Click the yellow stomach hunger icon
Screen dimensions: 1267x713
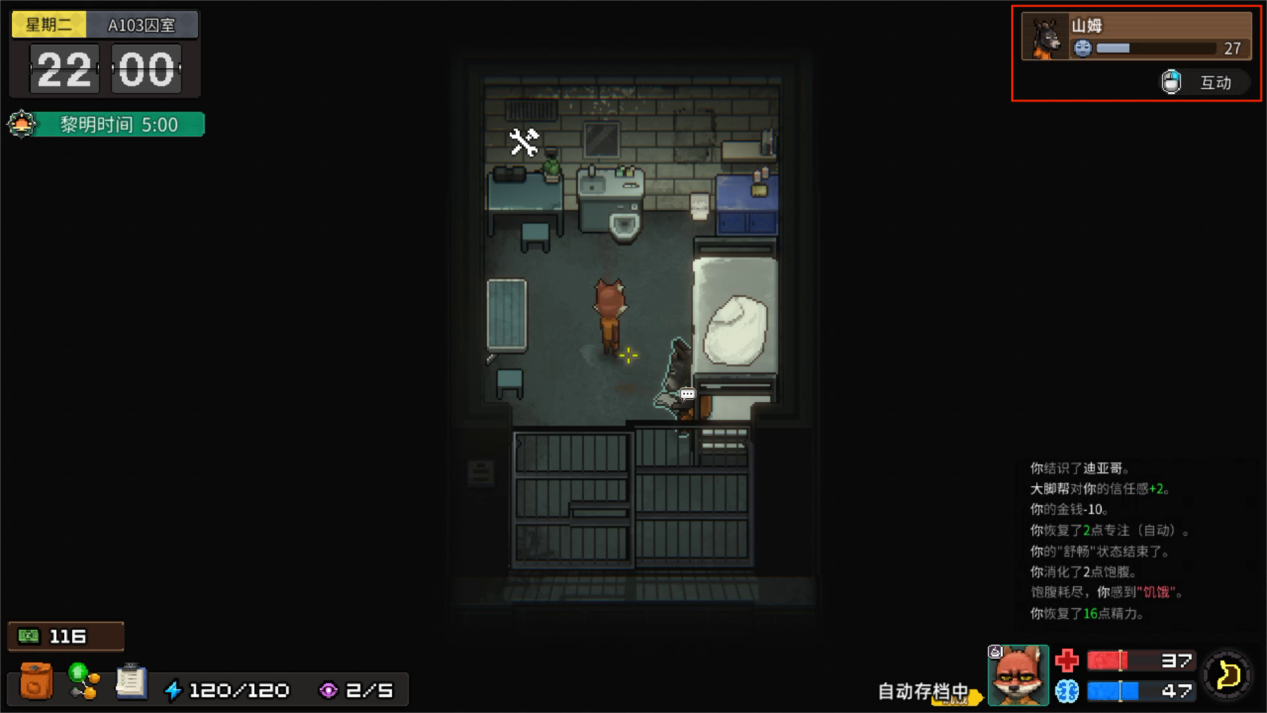(x=1228, y=676)
